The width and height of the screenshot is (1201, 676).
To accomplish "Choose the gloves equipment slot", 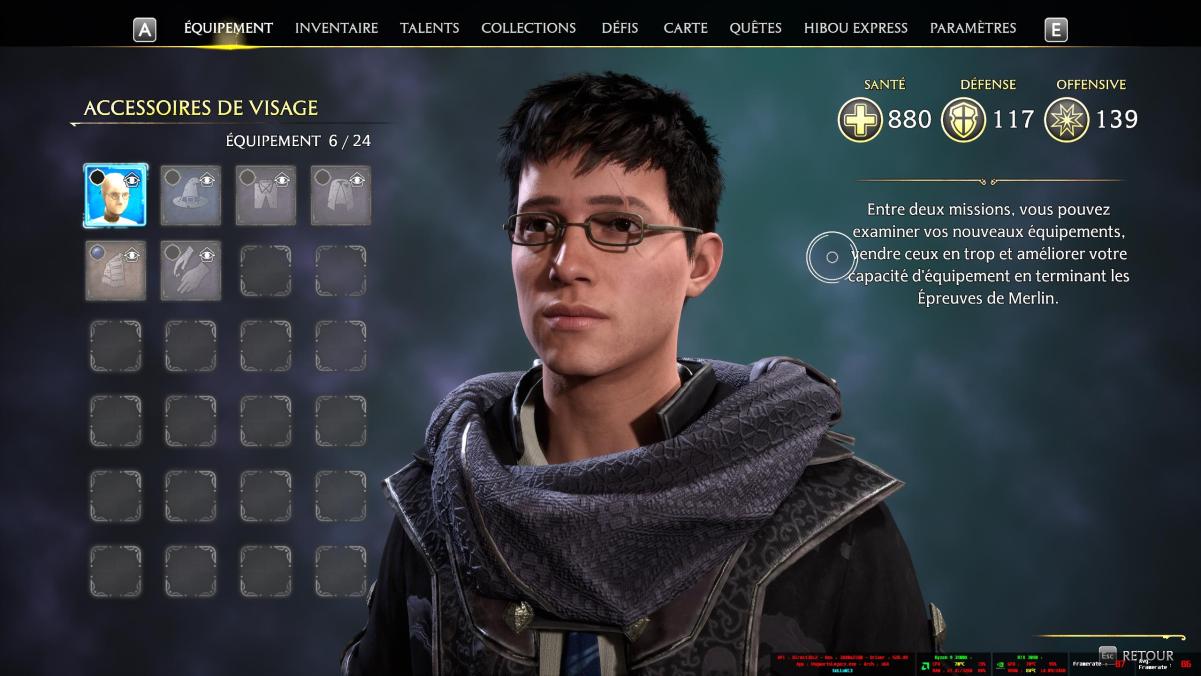I will 190,270.
